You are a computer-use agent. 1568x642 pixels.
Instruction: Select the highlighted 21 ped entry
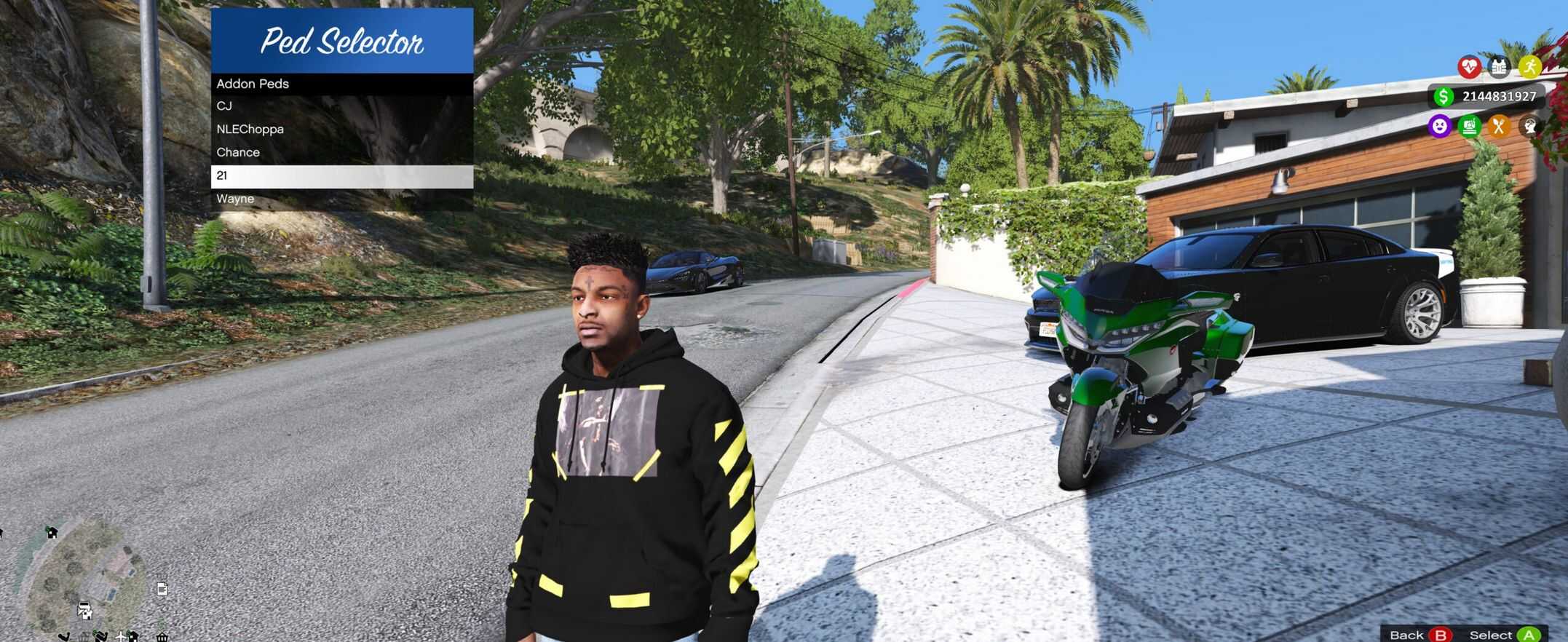pos(341,176)
